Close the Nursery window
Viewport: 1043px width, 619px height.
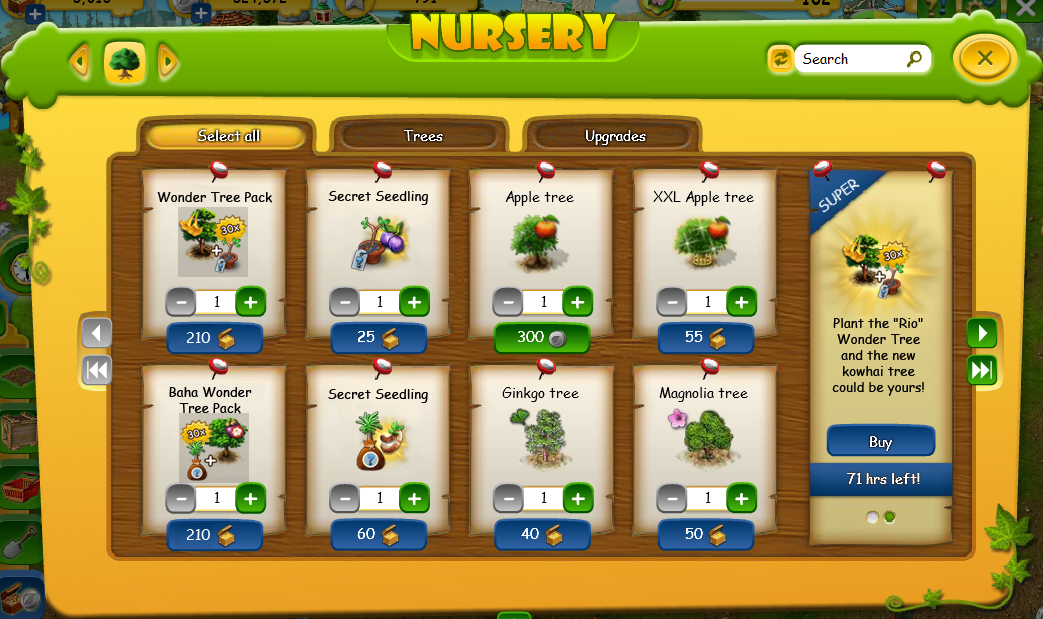click(985, 59)
